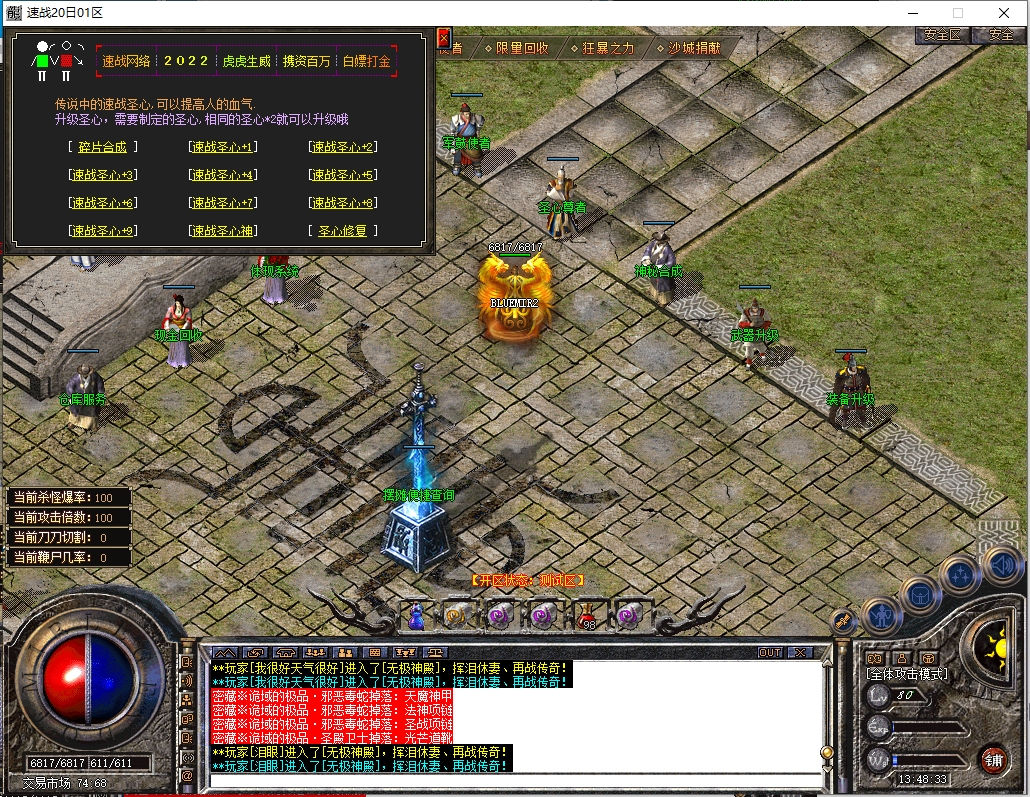
Task: Click the chat text input field
Action: click(515, 780)
